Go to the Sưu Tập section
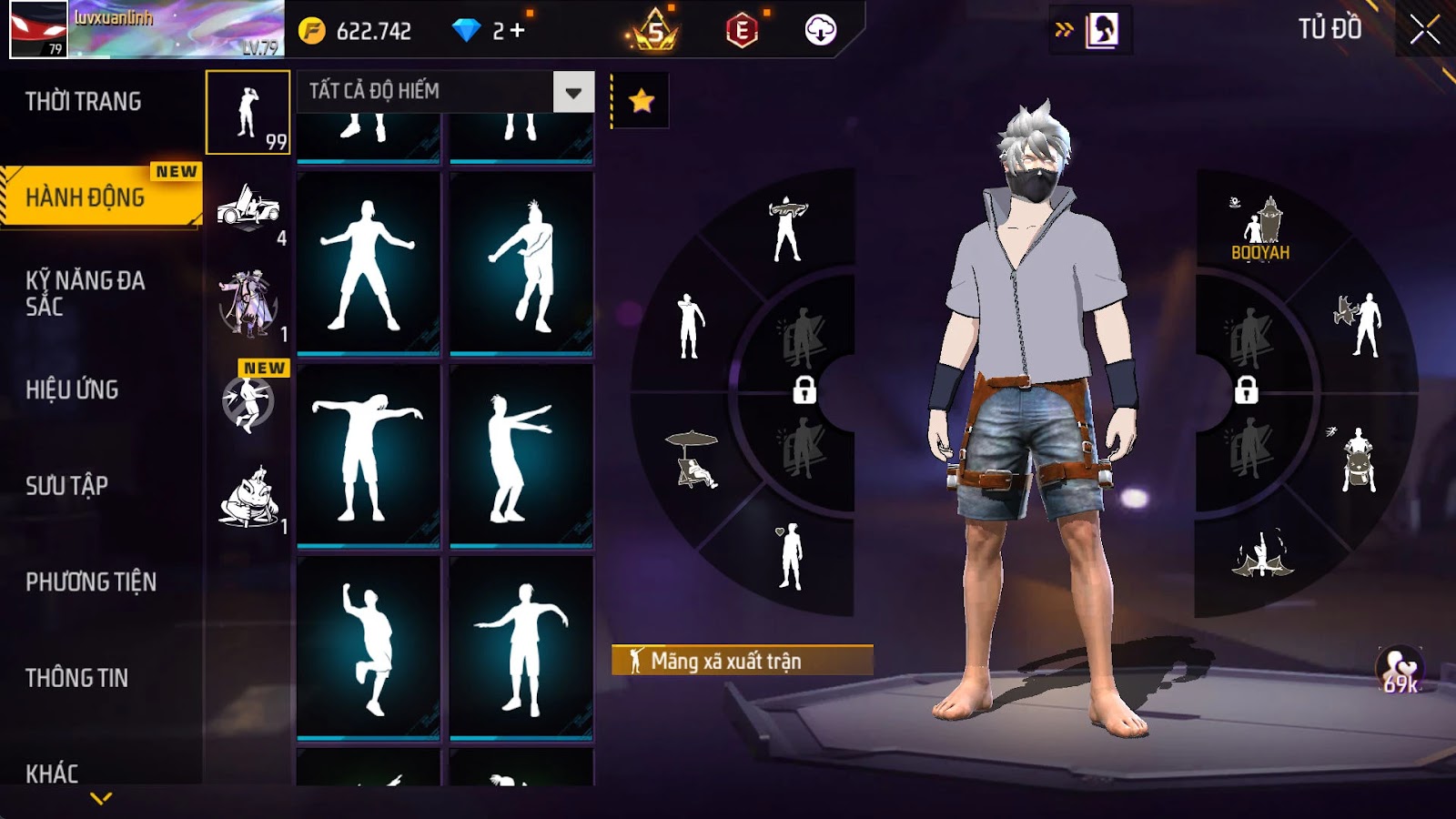This screenshot has width=1456, height=819. (x=67, y=486)
